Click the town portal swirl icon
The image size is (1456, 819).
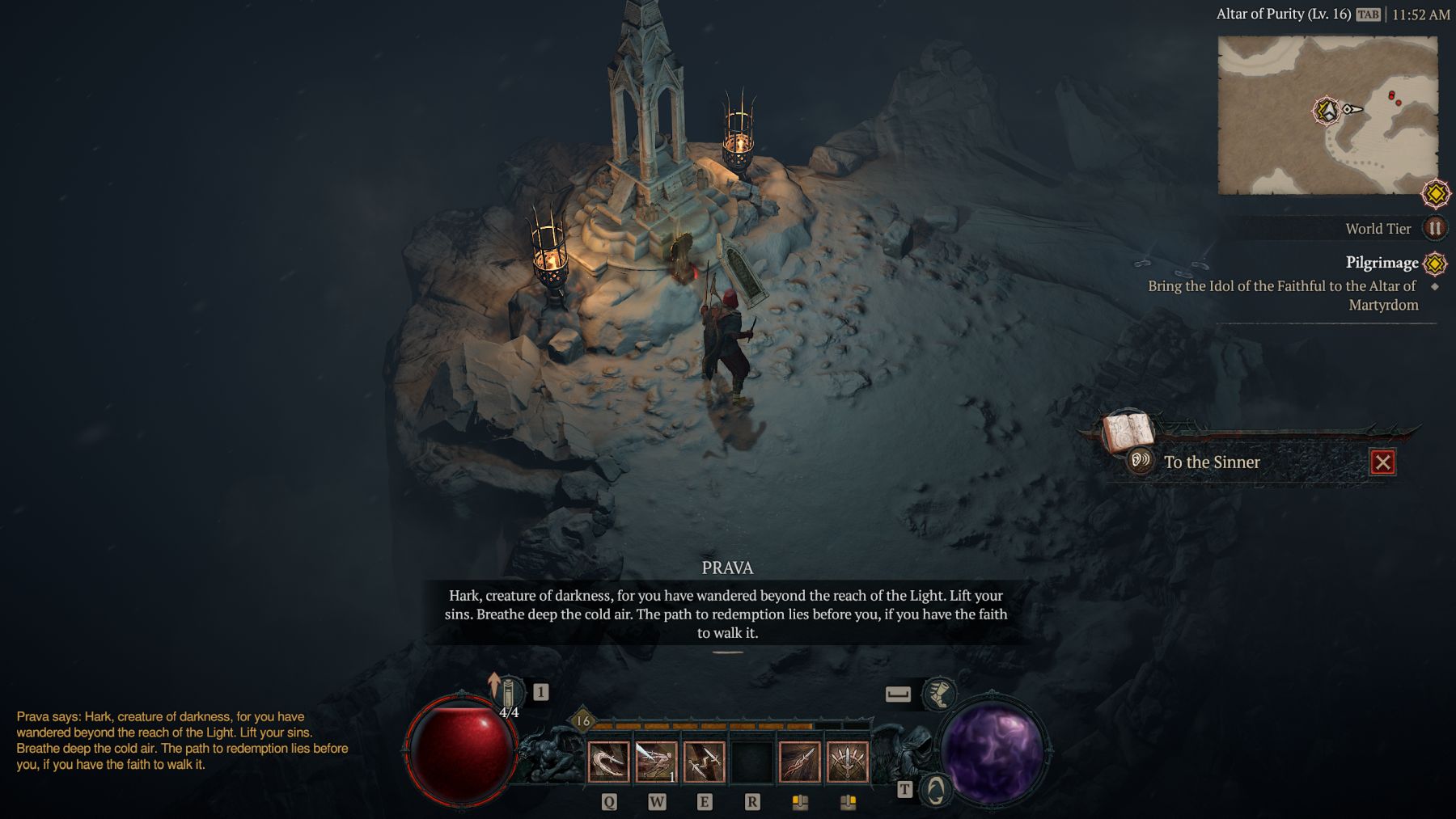pyautogui.click(x=935, y=790)
